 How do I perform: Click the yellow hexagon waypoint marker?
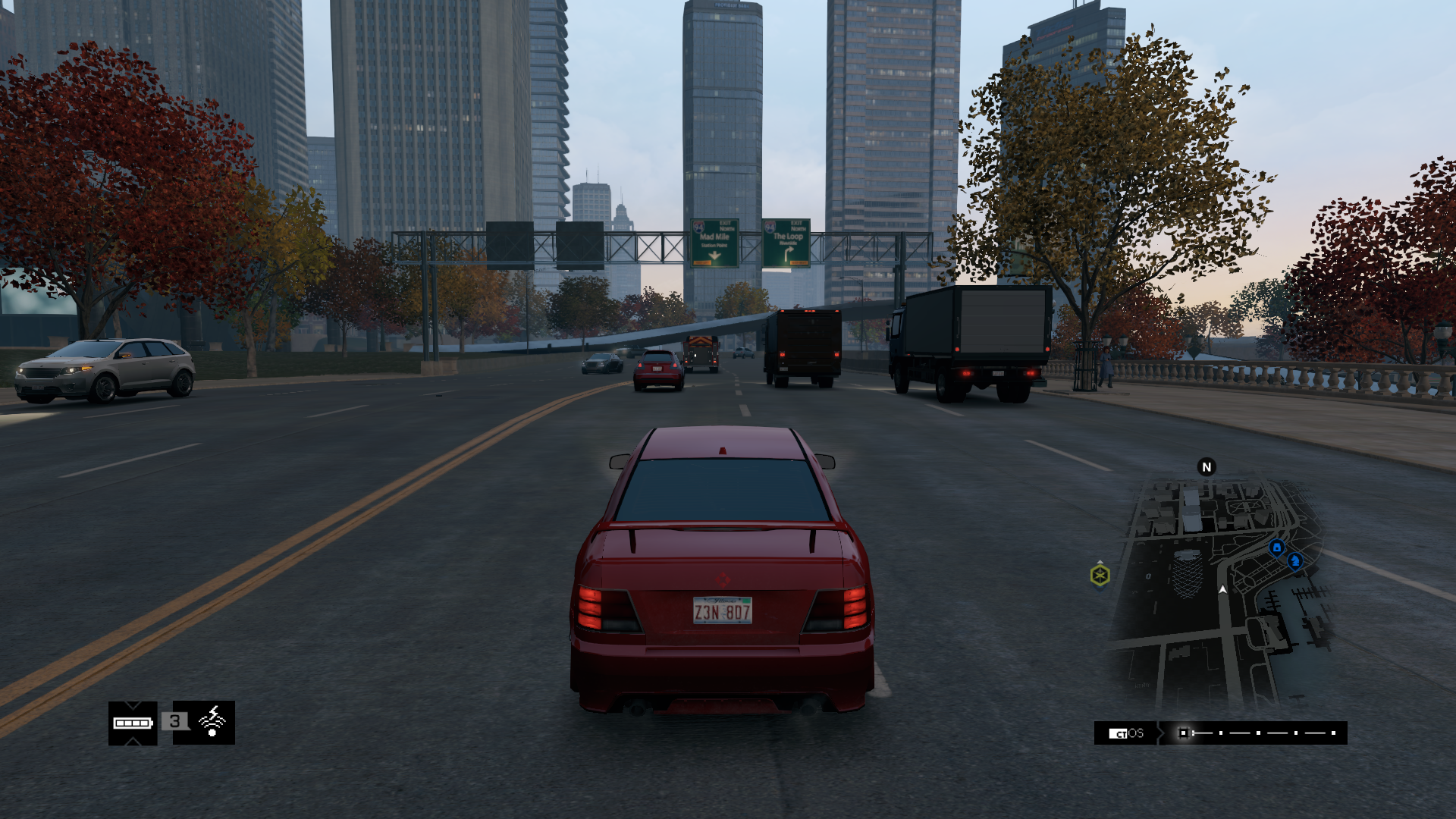pyautogui.click(x=1100, y=576)
